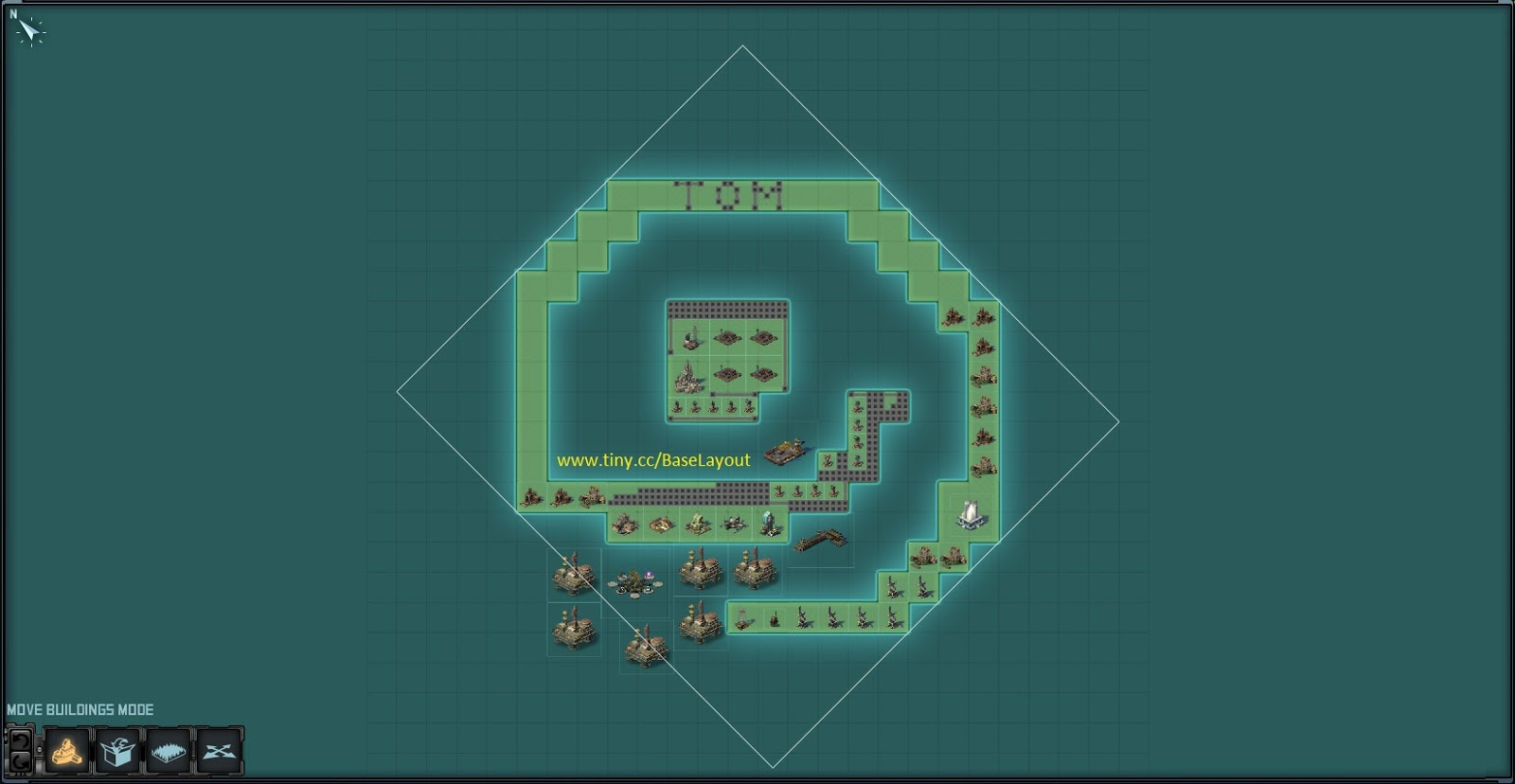Click the redo arrow in the toolbar
Image resolution: width=1515 pixels, height=784 pixels.
(21, 760)
